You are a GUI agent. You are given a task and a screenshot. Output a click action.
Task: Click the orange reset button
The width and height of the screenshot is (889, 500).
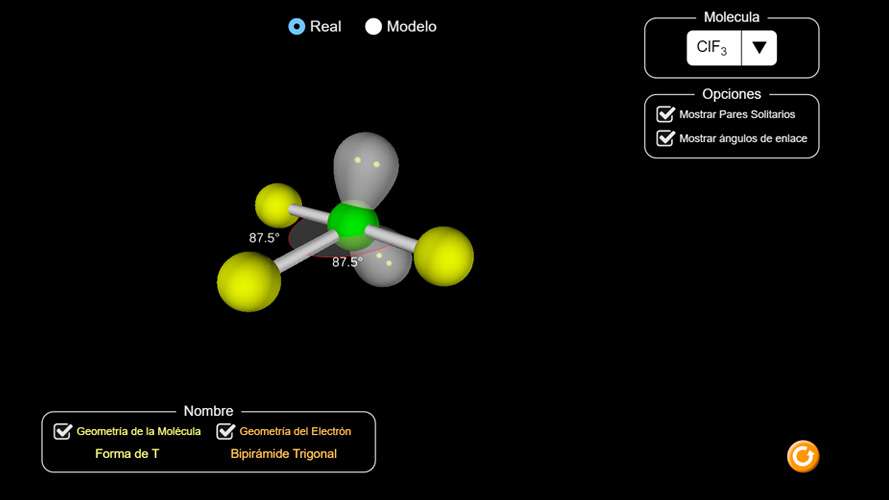point(802,456)
